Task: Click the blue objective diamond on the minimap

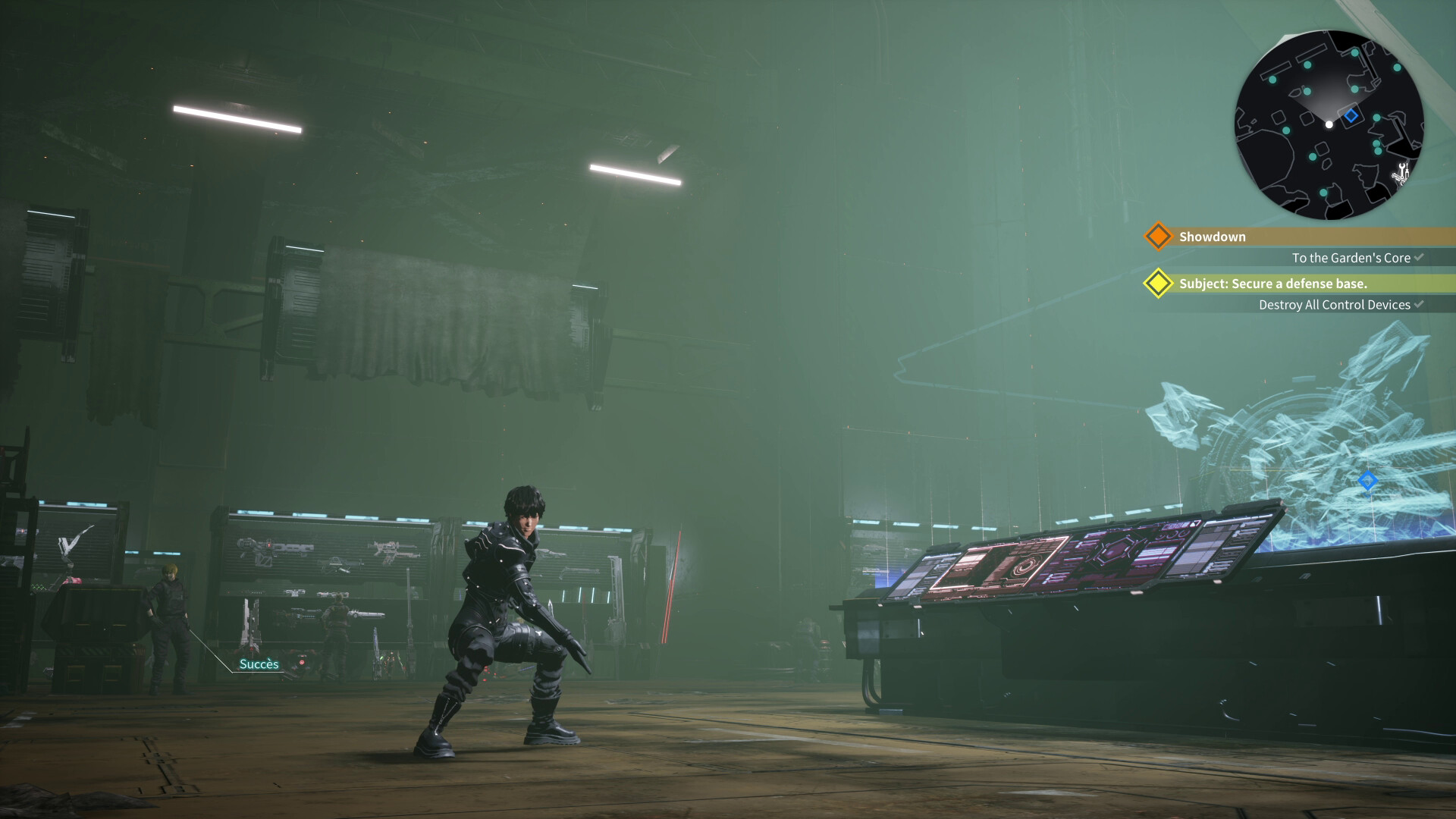Action: [1351, 115]
